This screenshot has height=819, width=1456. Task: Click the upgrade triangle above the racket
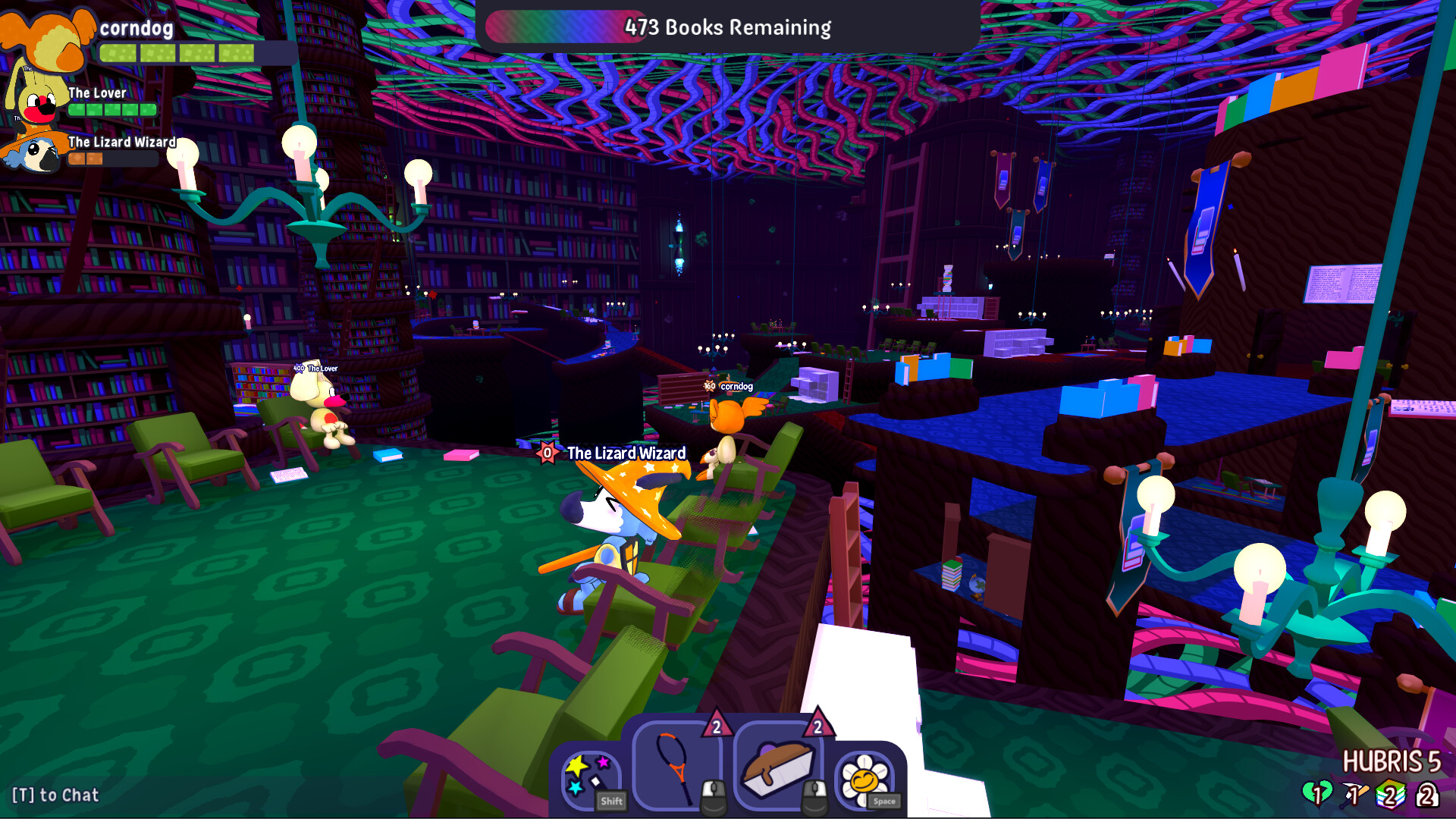[x=716, y=726]
